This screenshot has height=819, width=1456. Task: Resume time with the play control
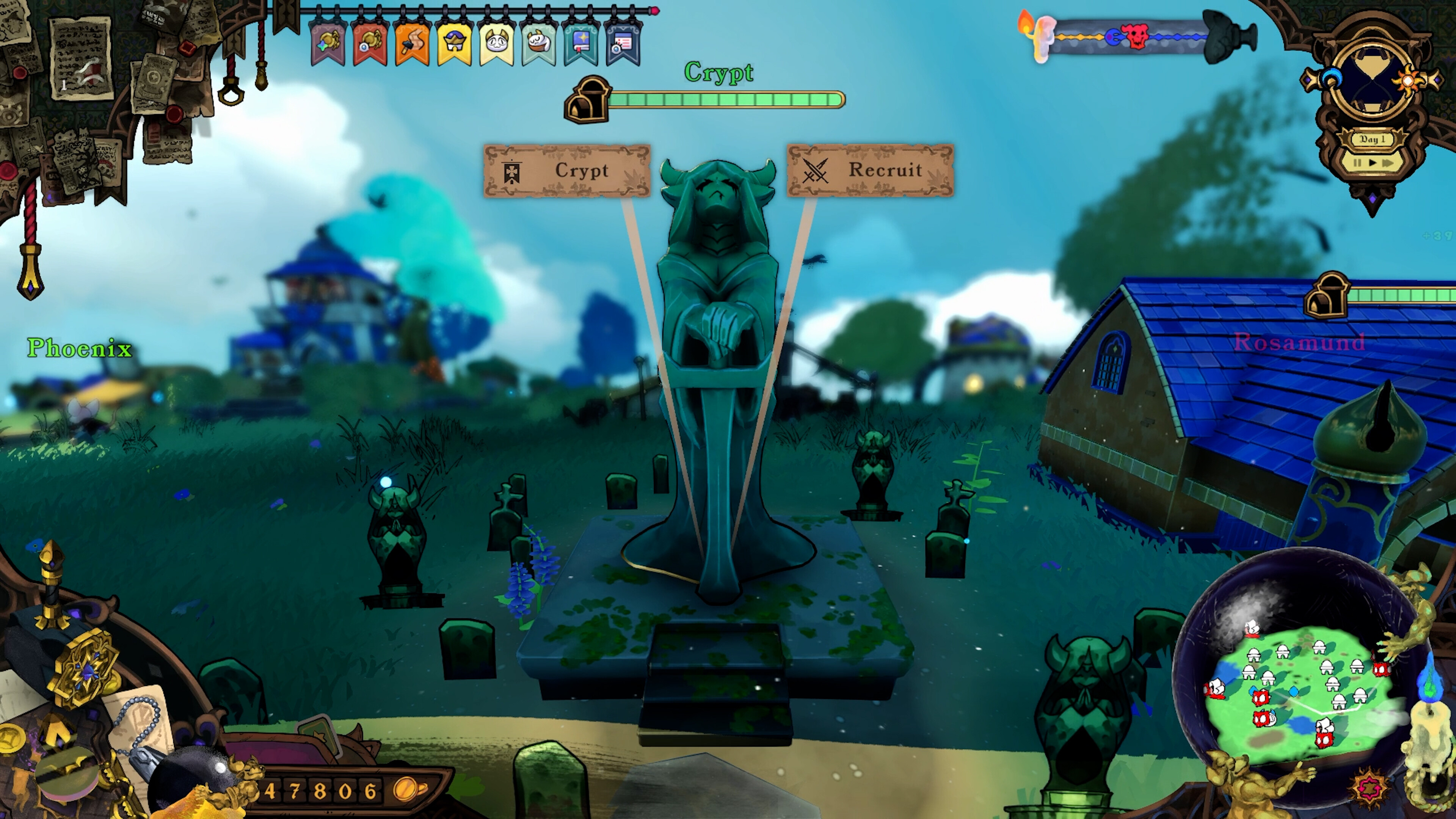click(1372, 163)
